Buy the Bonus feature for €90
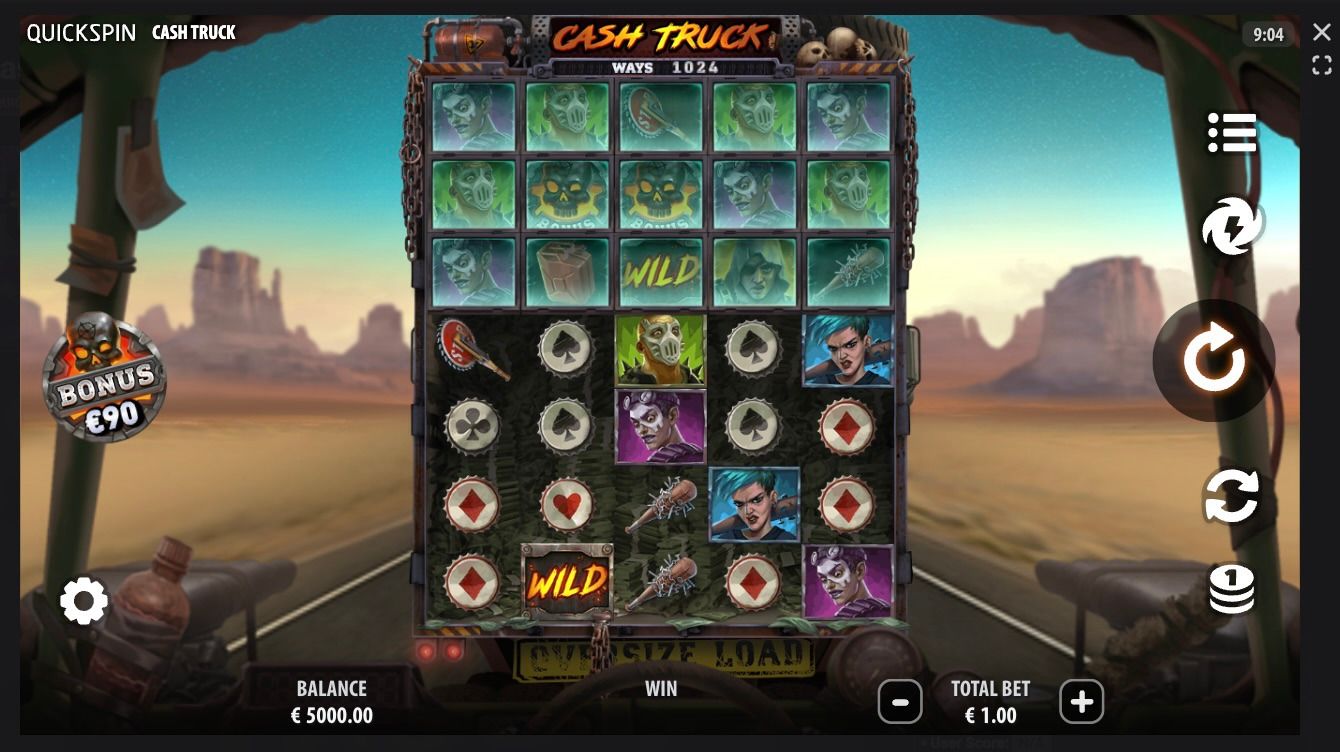The height and width of the screenshot is (752, 1340). (x=104, y=377)
